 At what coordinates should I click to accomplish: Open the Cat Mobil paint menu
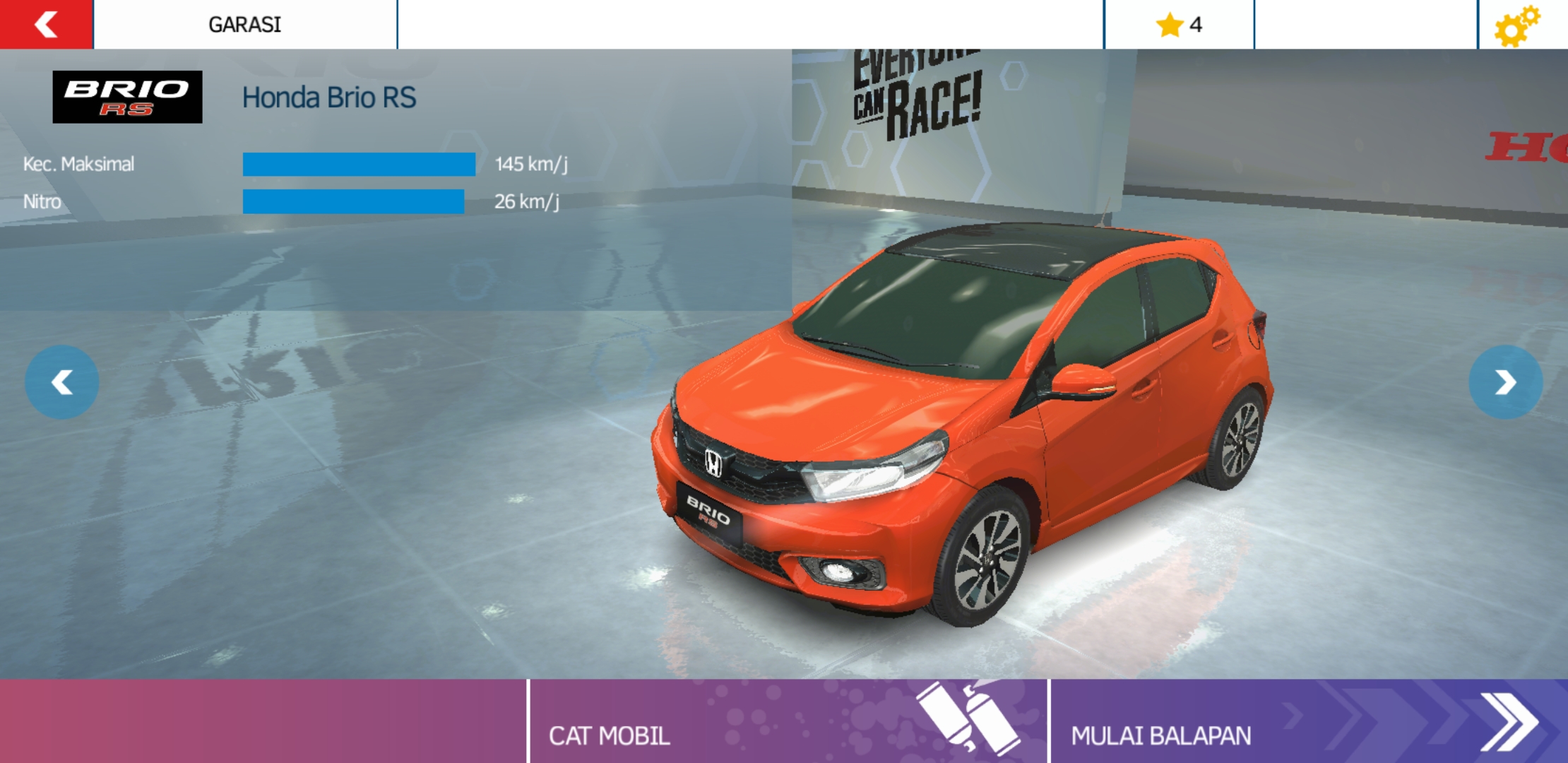(788, 722)
